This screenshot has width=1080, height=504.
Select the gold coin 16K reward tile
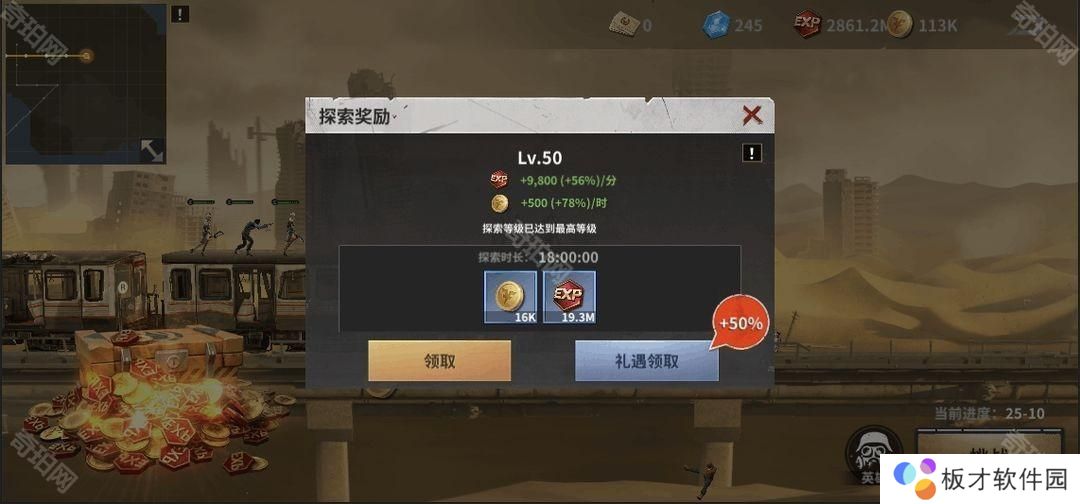510,297
